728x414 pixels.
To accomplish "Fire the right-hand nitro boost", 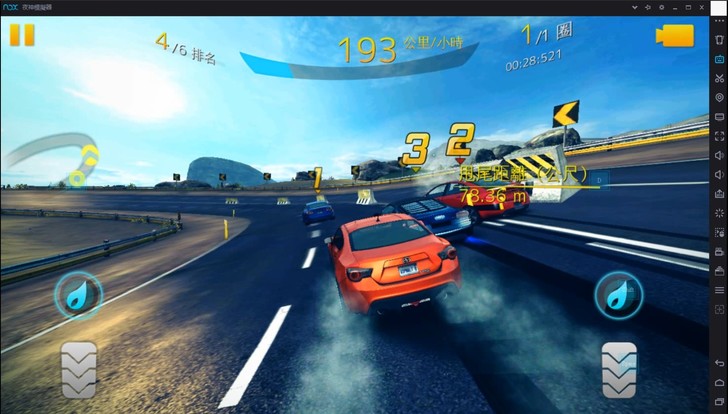I will pos(617,295).
